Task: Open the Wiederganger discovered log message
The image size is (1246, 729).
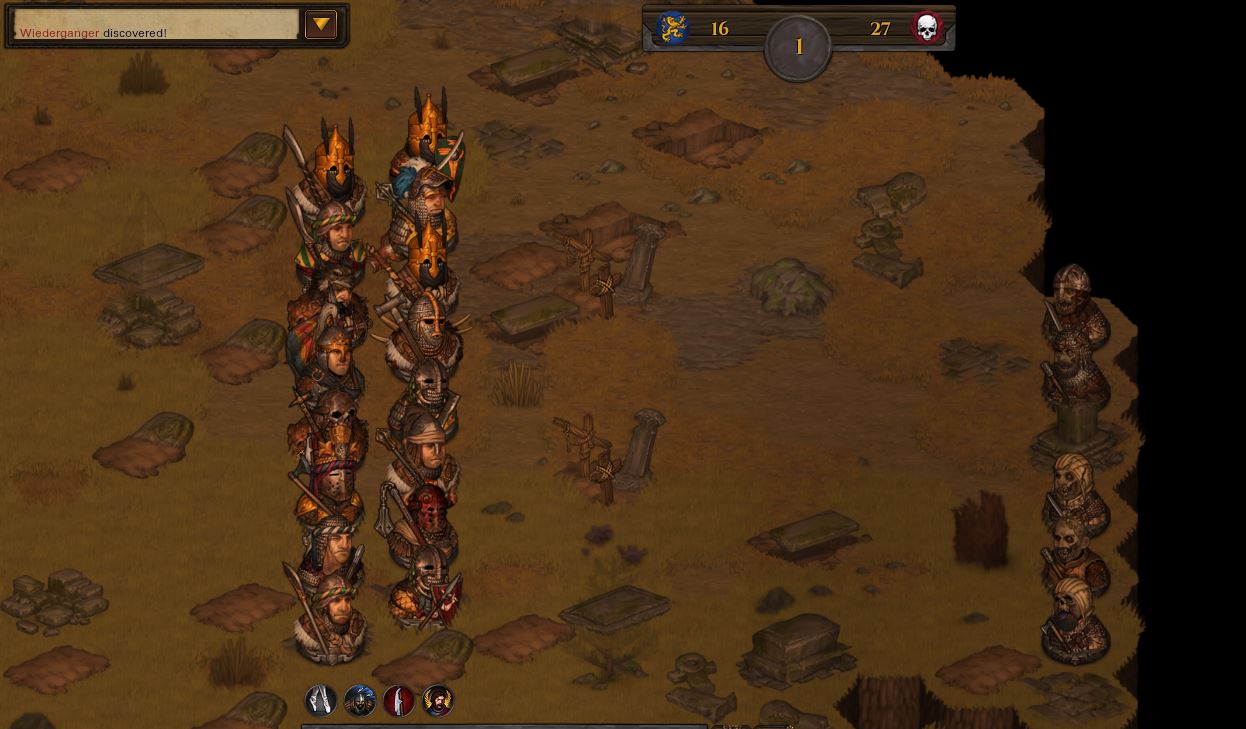Action: point(93,33)
